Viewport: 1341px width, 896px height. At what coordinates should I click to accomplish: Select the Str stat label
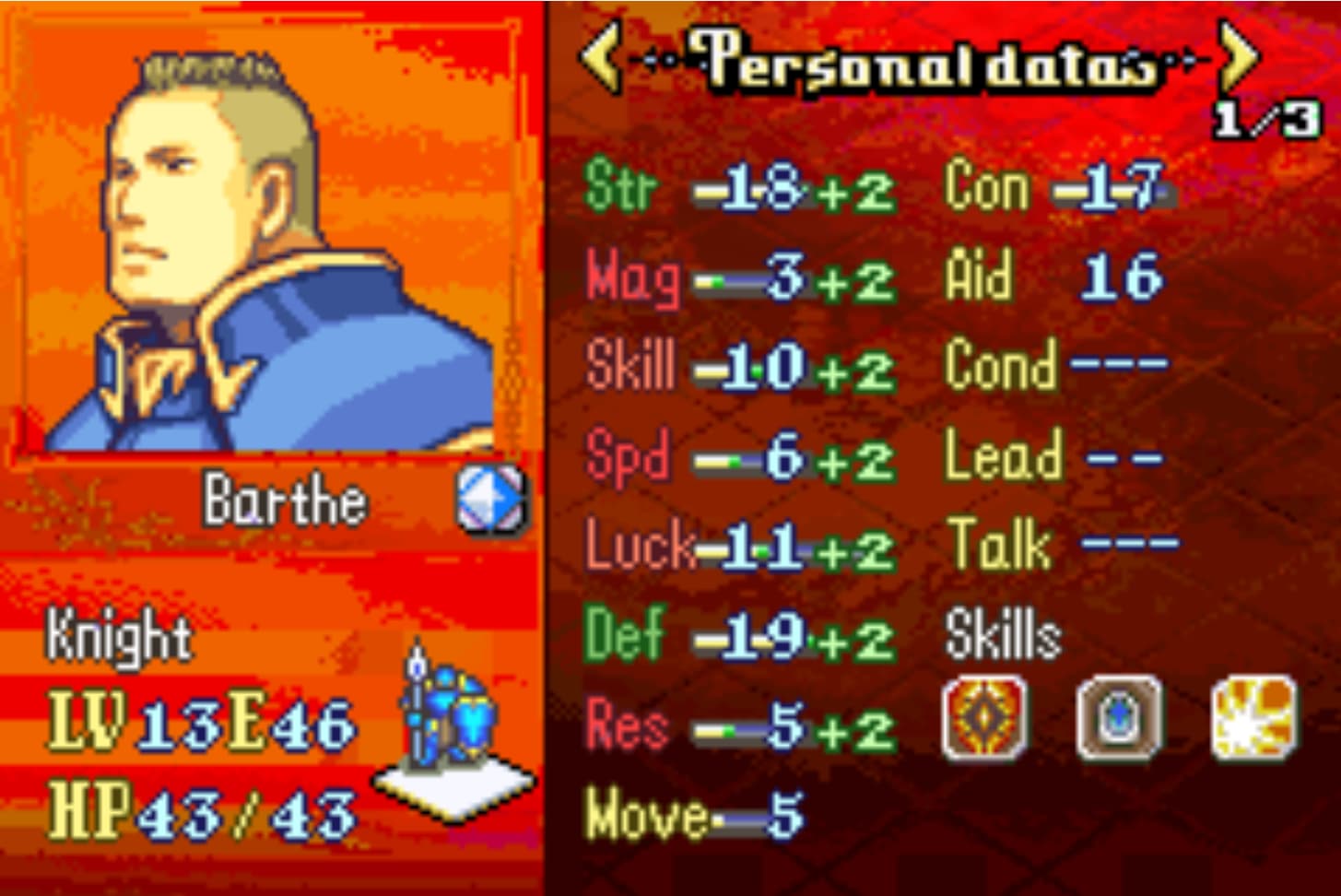coord(621,187)
